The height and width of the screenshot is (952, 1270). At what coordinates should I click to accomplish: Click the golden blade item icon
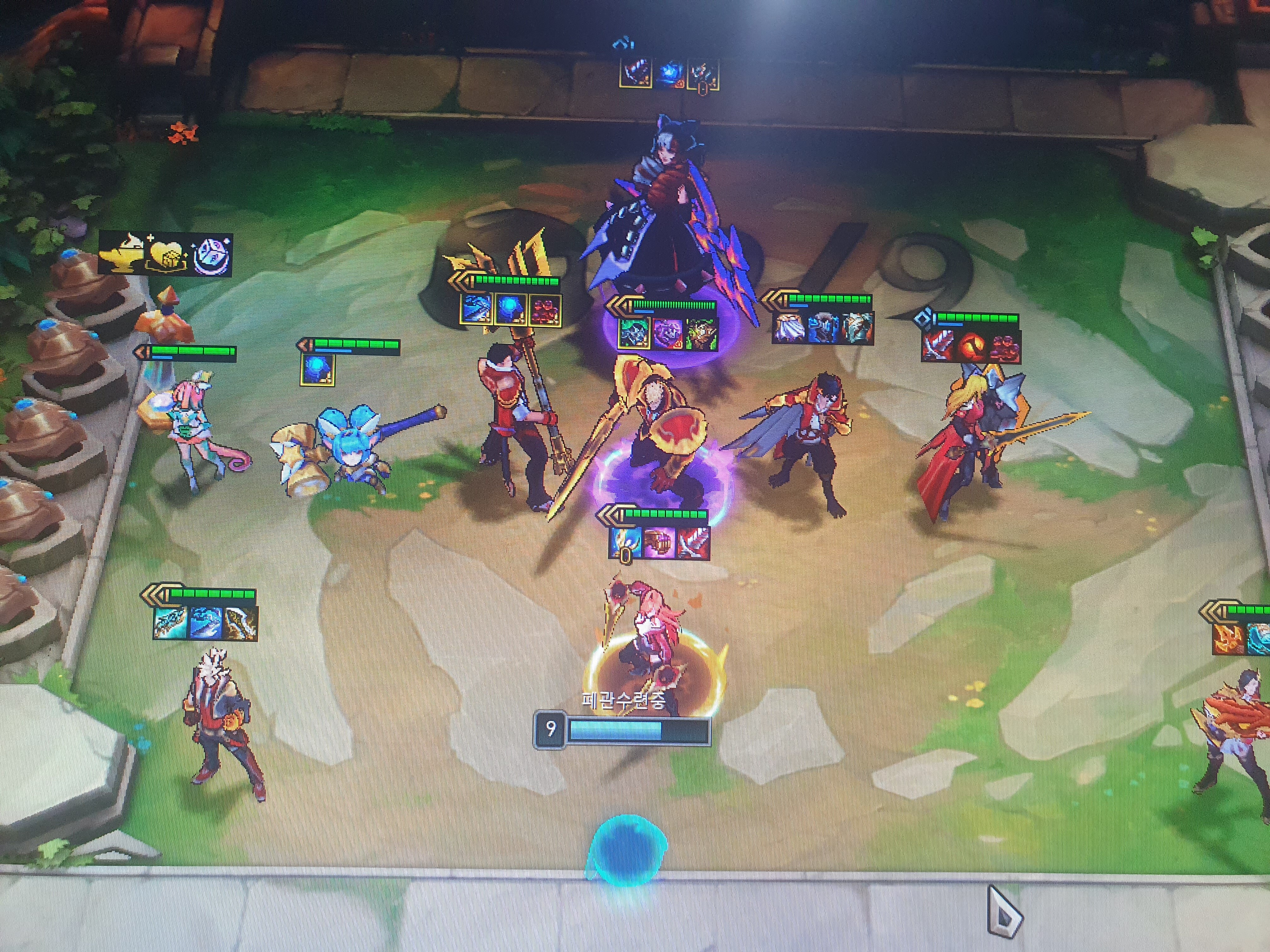[x=241, y=623]
